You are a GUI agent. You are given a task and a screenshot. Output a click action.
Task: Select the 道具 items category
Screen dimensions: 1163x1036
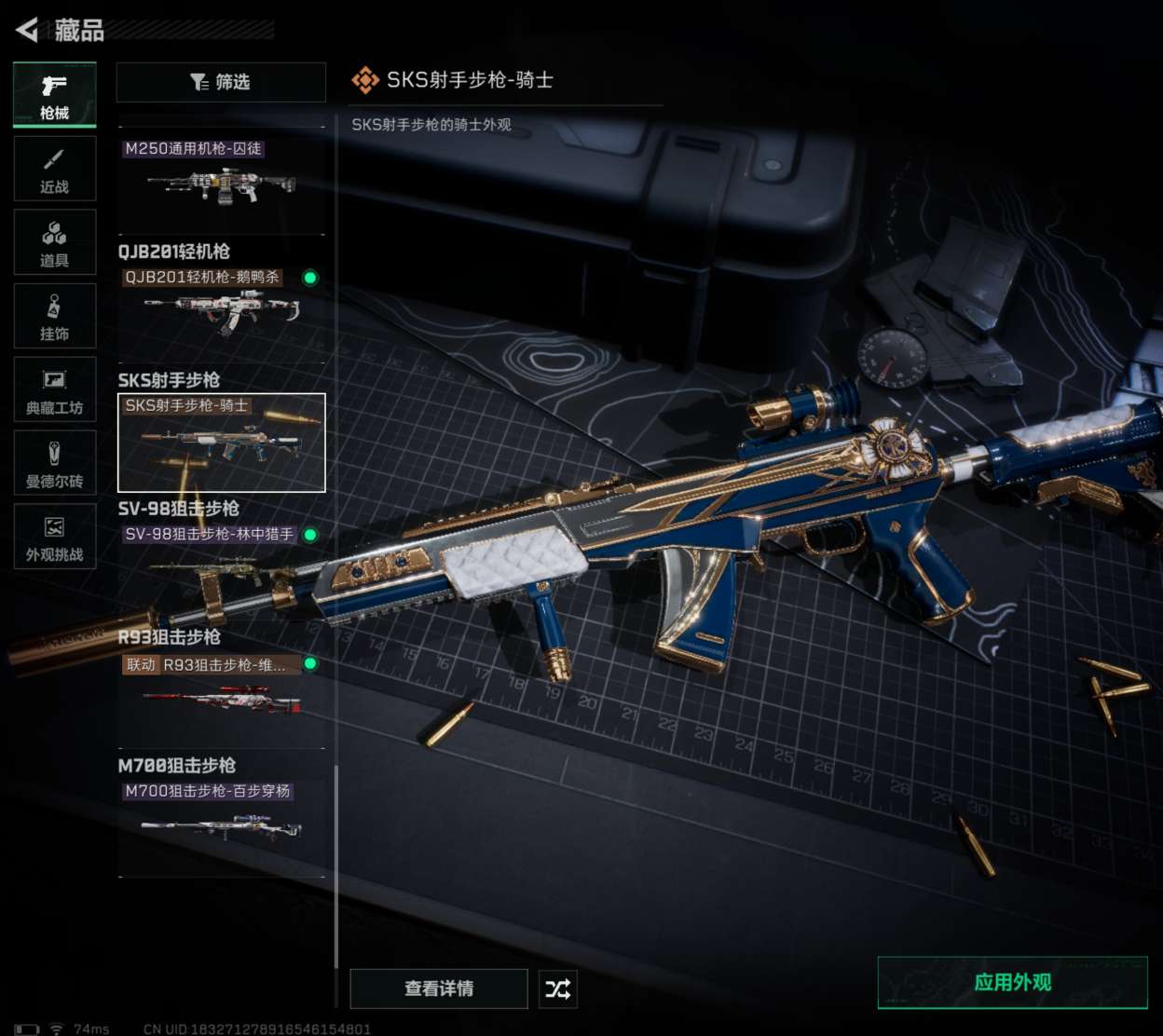(x=54, y=242)
